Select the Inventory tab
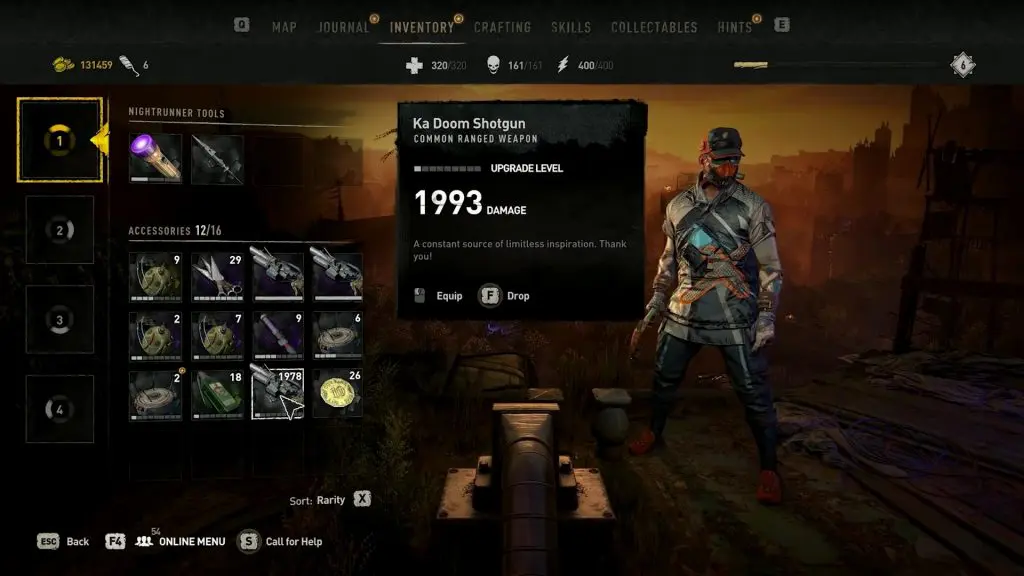The image size is (1024, 576). click(421, 27)
